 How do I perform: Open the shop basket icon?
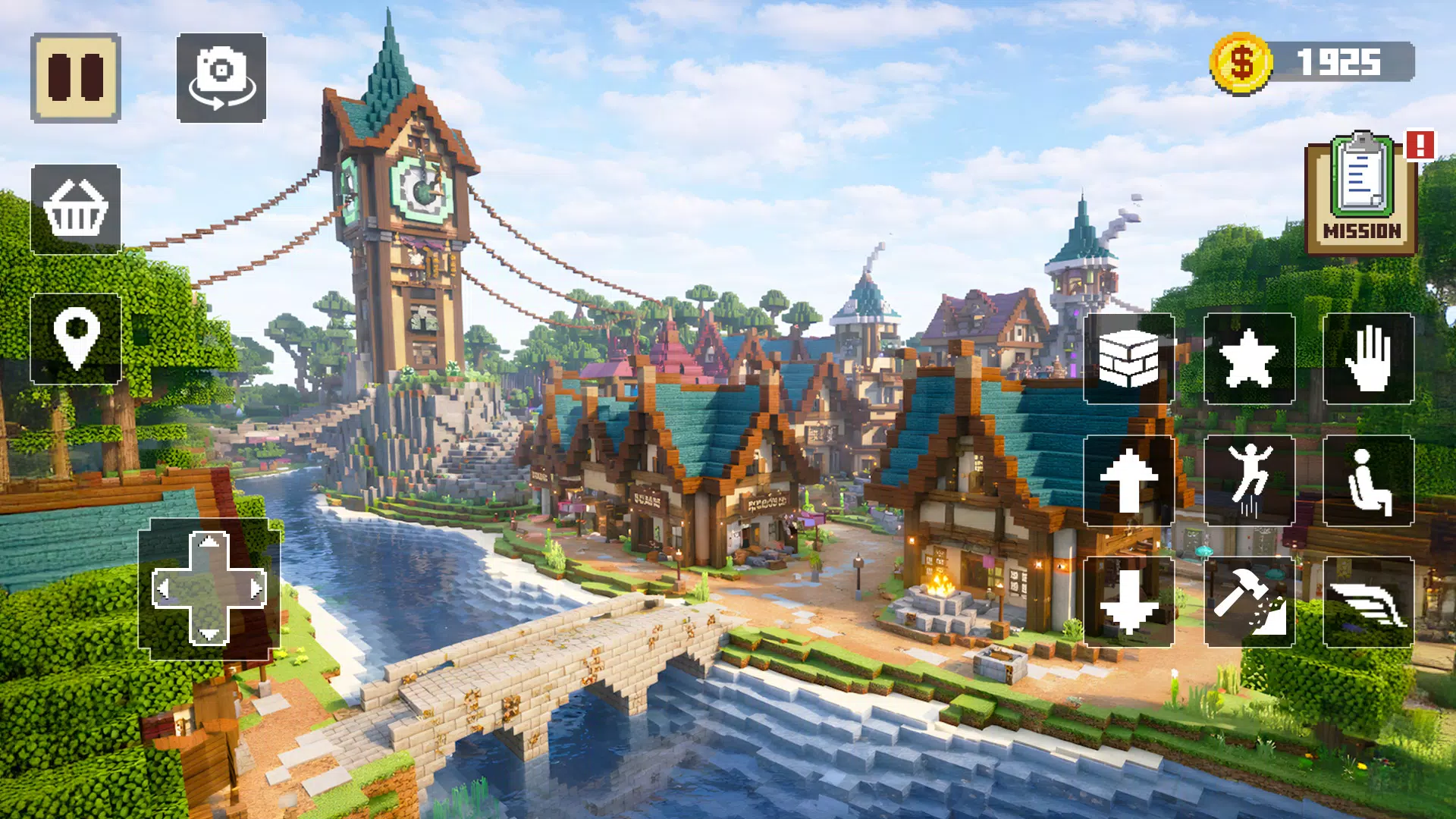(76, 208)
